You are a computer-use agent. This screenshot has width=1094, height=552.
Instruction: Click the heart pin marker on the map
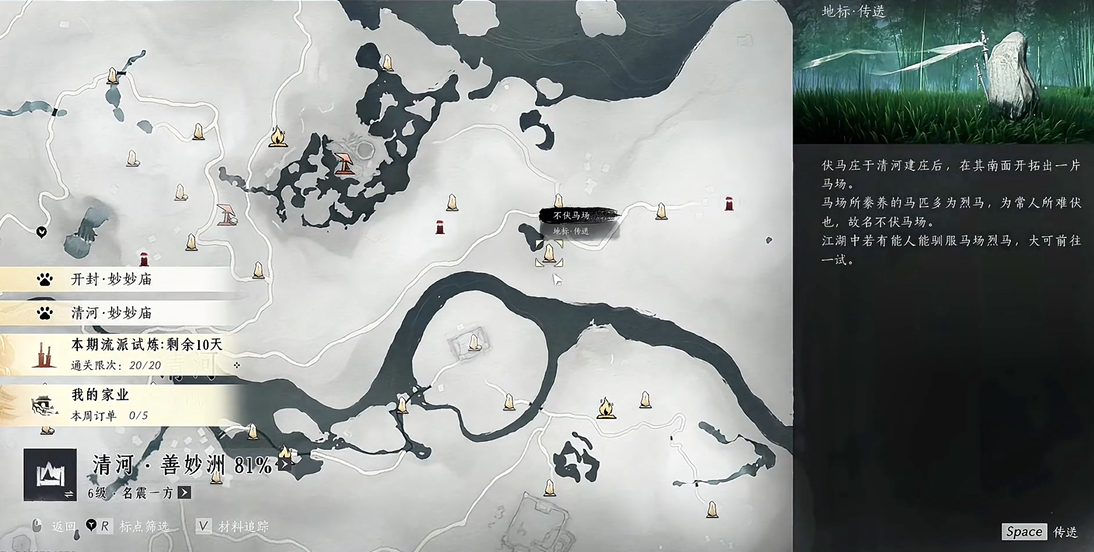(42, 231)
